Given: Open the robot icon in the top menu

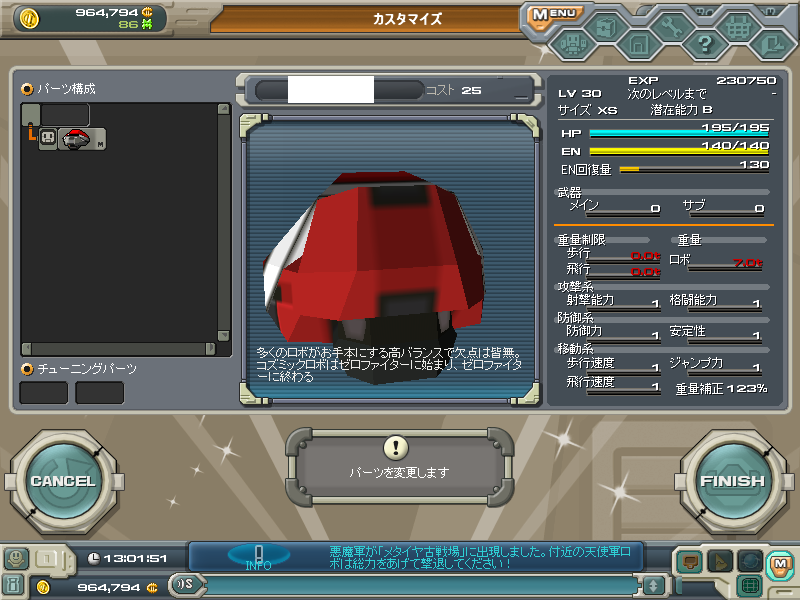Looking at the screenshot, I should [x=573, y=44].
